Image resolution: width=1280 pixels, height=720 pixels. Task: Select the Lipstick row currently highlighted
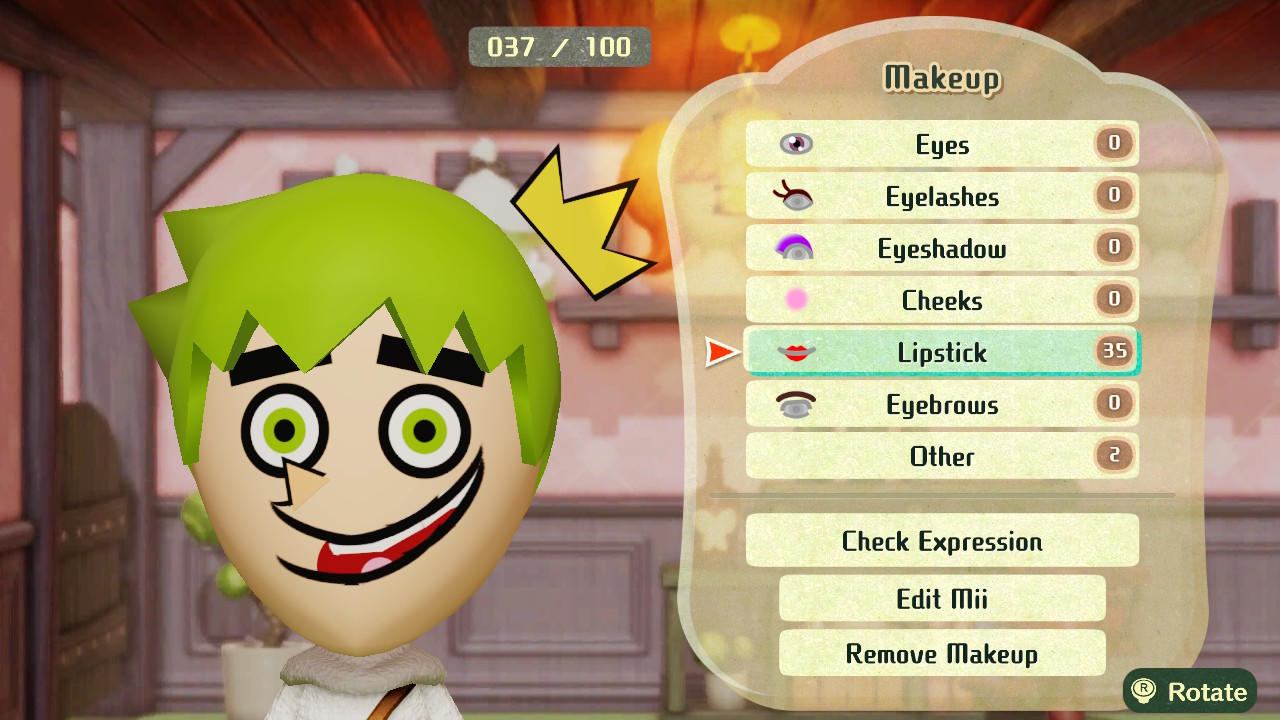[x=942, y=352]
